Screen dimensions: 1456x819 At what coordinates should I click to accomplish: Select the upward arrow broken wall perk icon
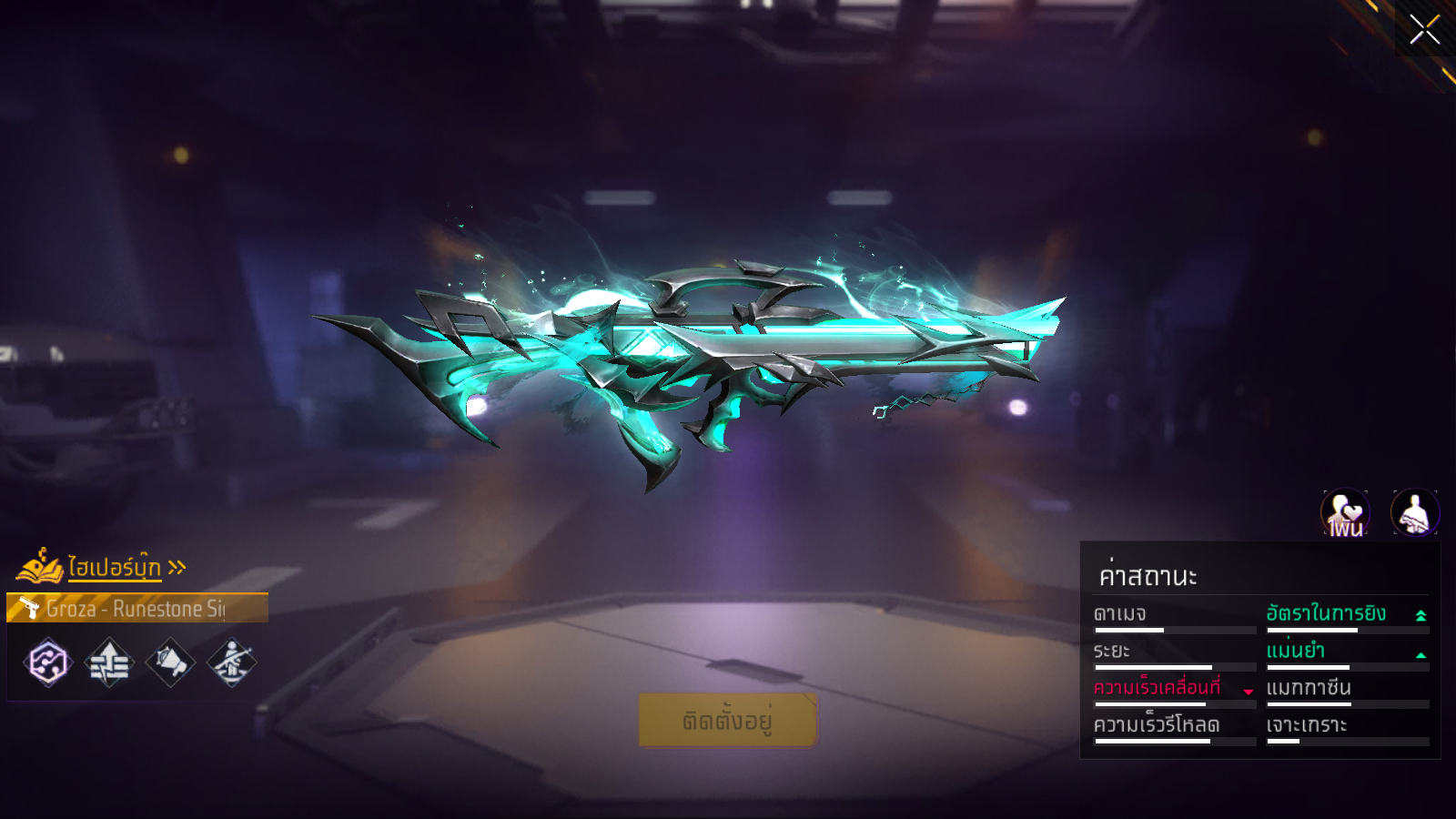109,662
